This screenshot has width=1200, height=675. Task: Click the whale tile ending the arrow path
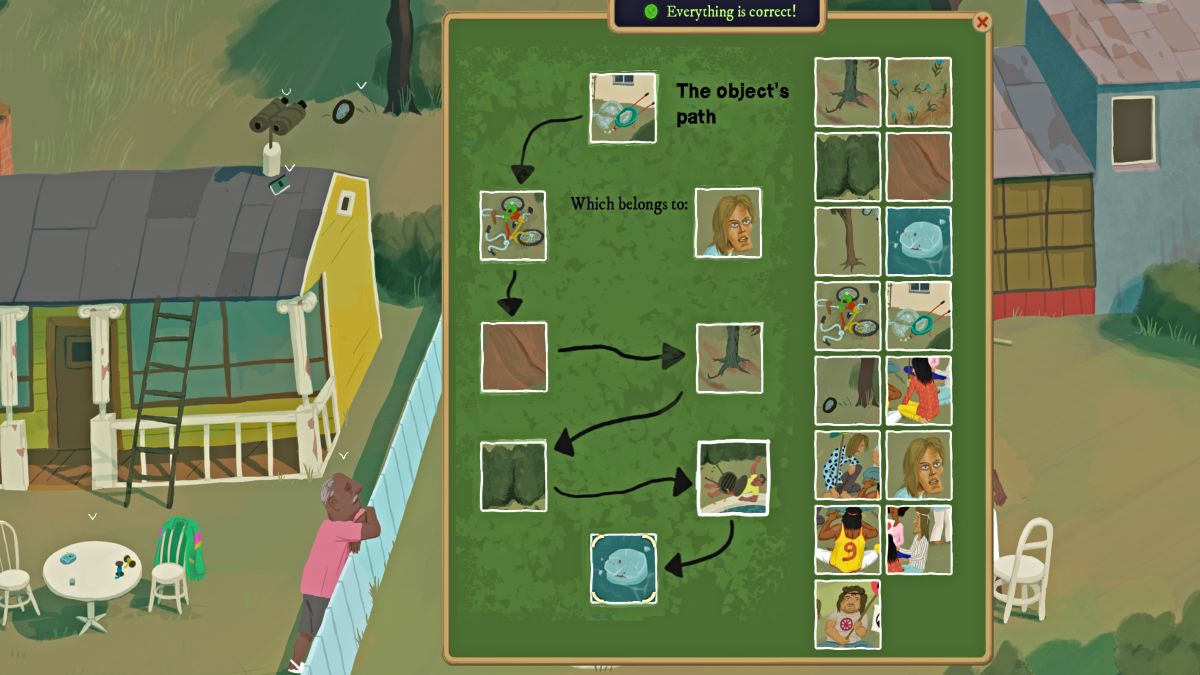(623, 568)
